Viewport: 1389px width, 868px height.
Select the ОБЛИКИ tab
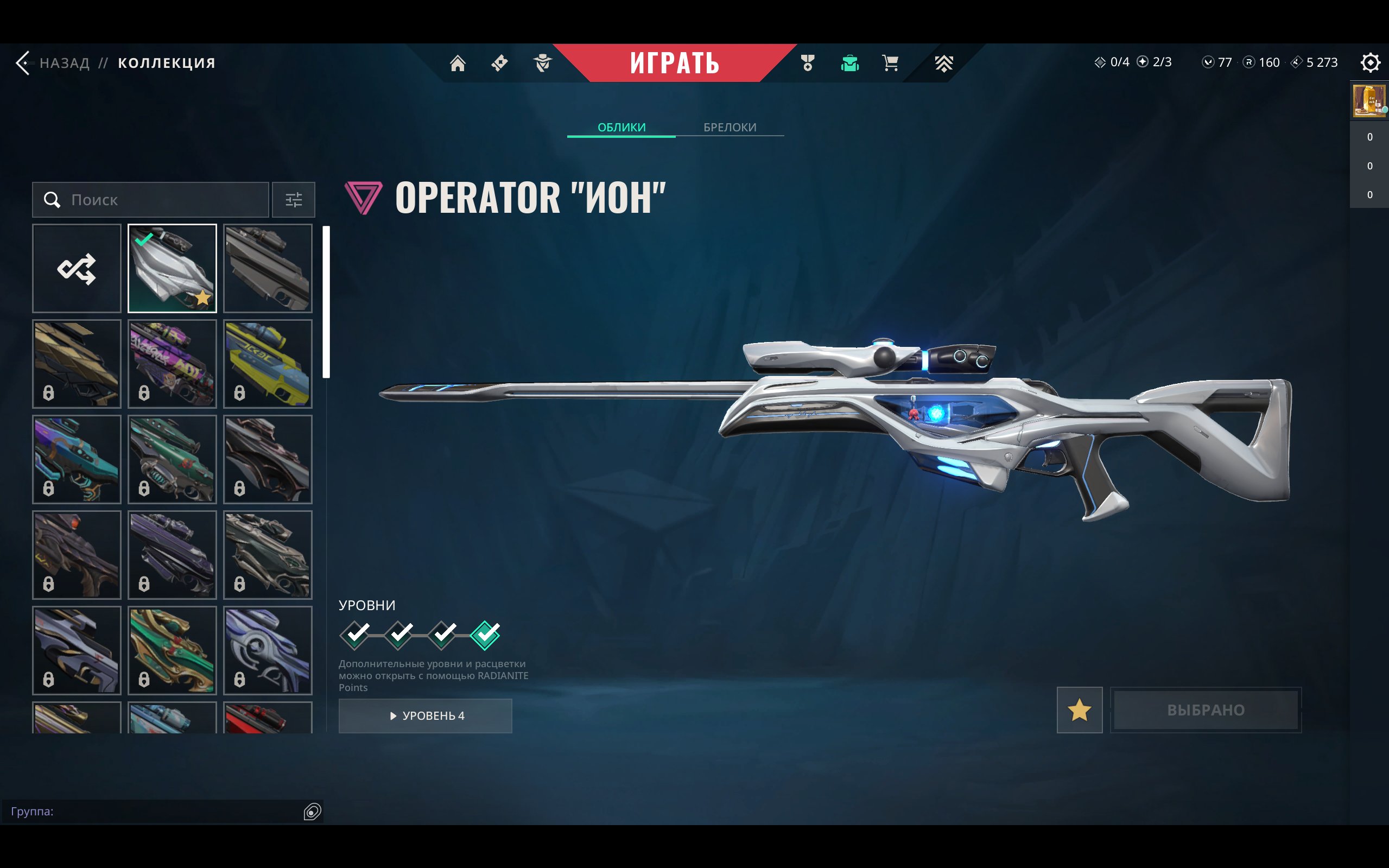[x=621, y=127]
